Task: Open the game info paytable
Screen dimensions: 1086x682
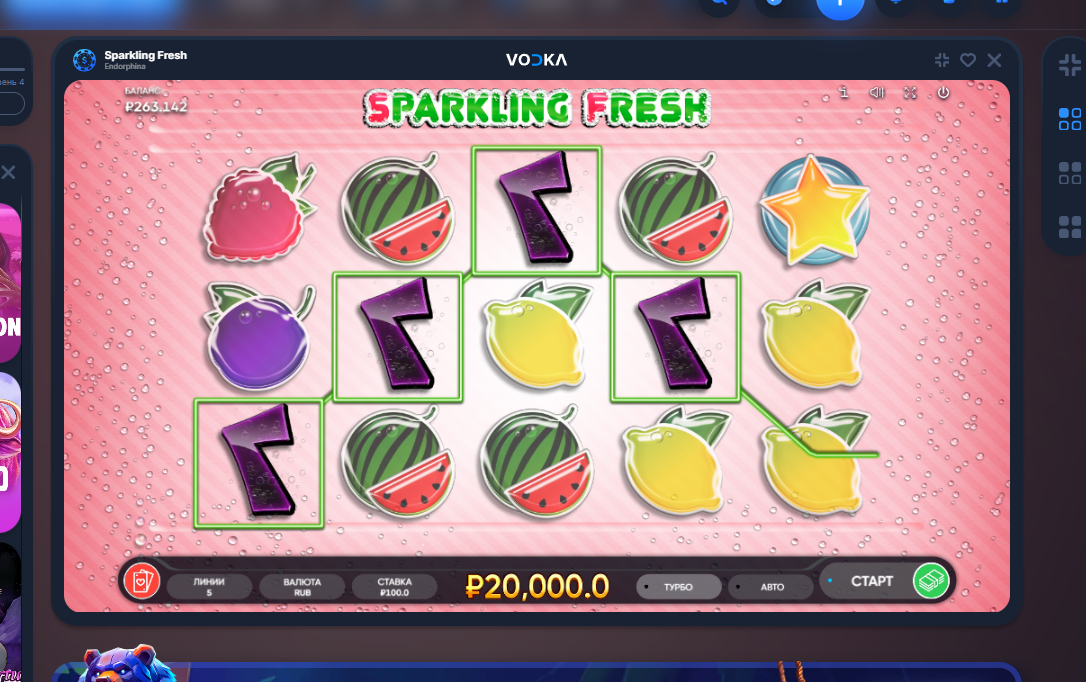Action: [x=845, y=92]
